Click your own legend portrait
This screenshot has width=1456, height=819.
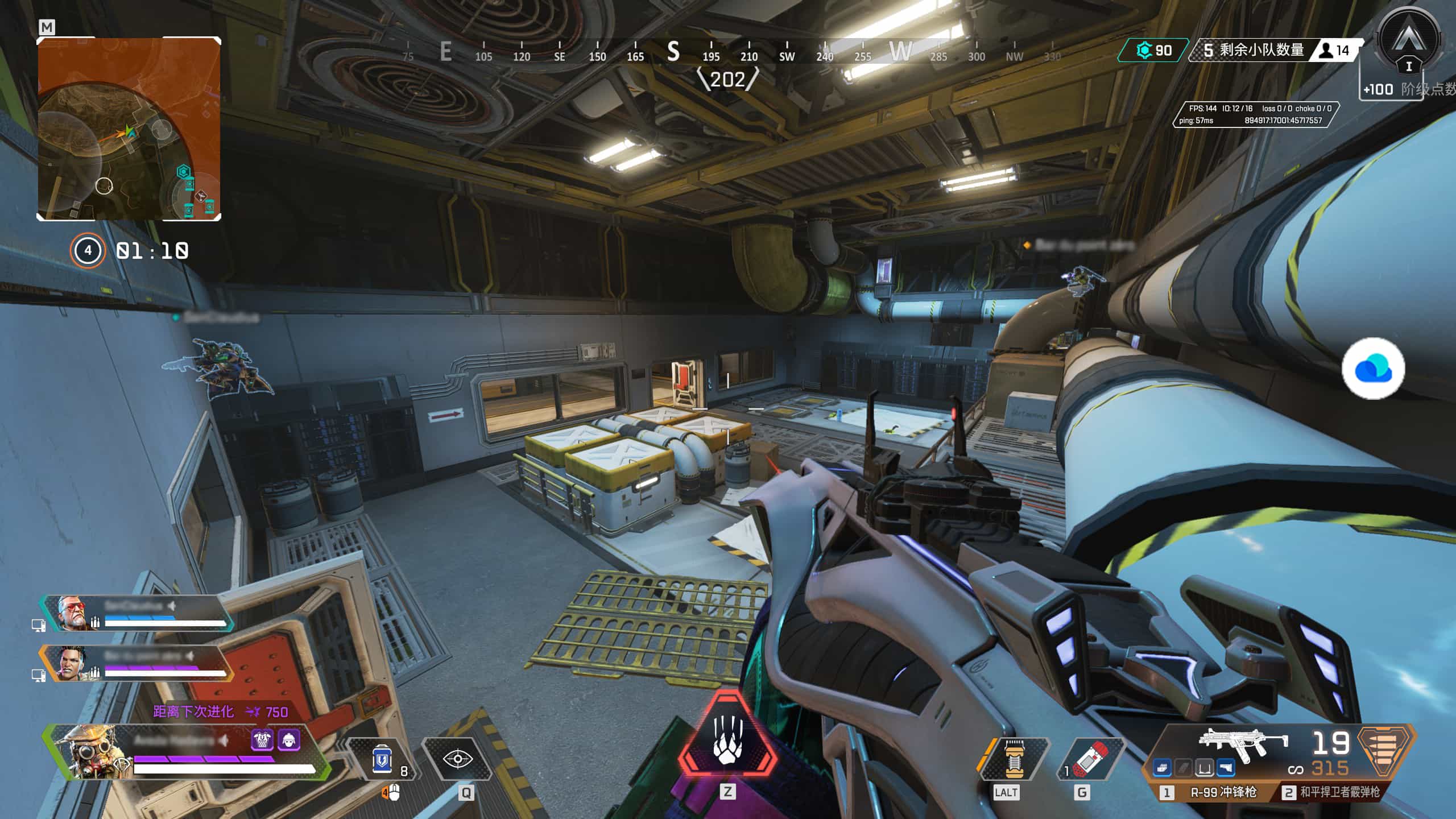91,751
